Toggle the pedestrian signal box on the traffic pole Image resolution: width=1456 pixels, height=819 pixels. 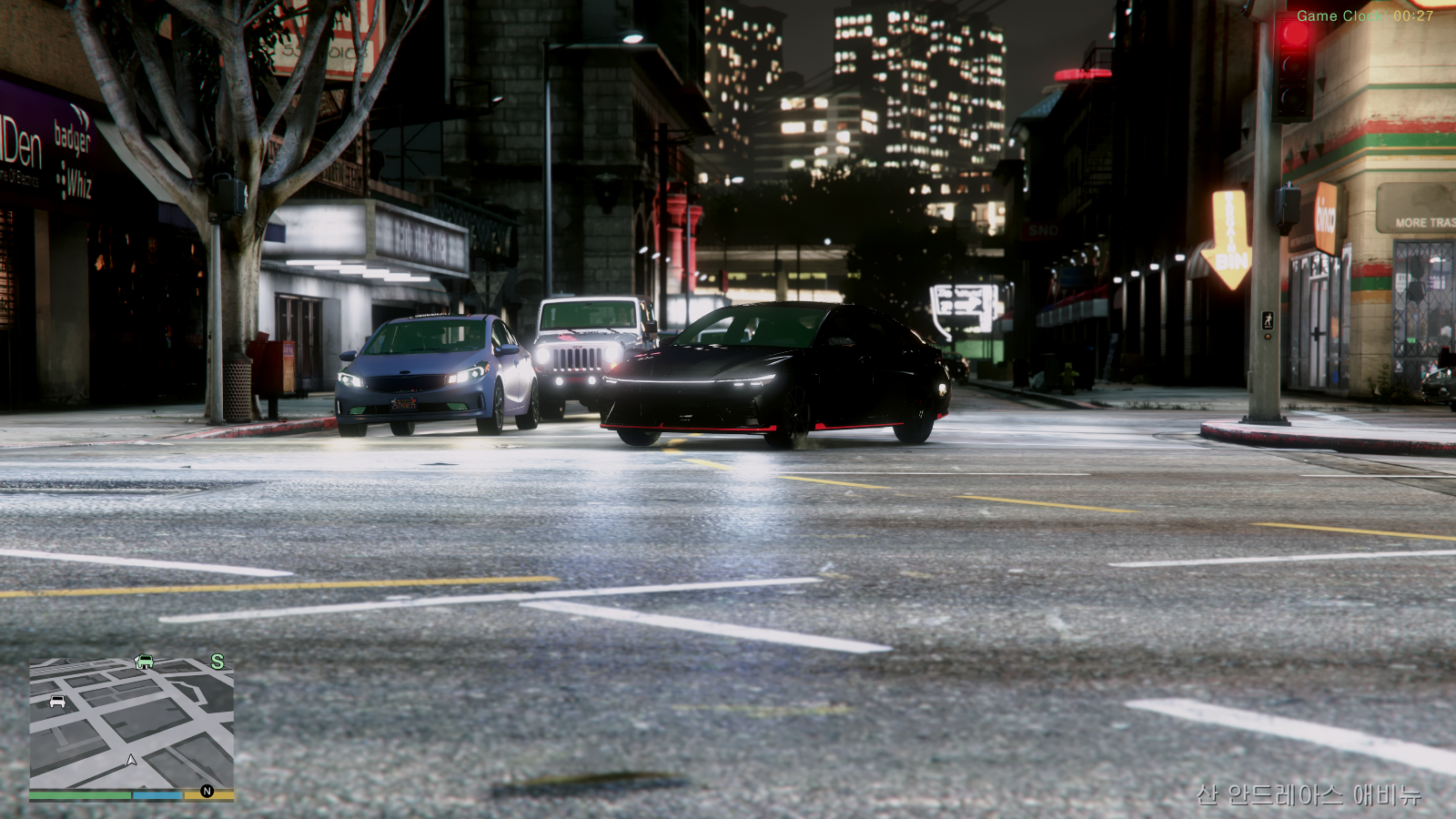(x=1285, y=207)
